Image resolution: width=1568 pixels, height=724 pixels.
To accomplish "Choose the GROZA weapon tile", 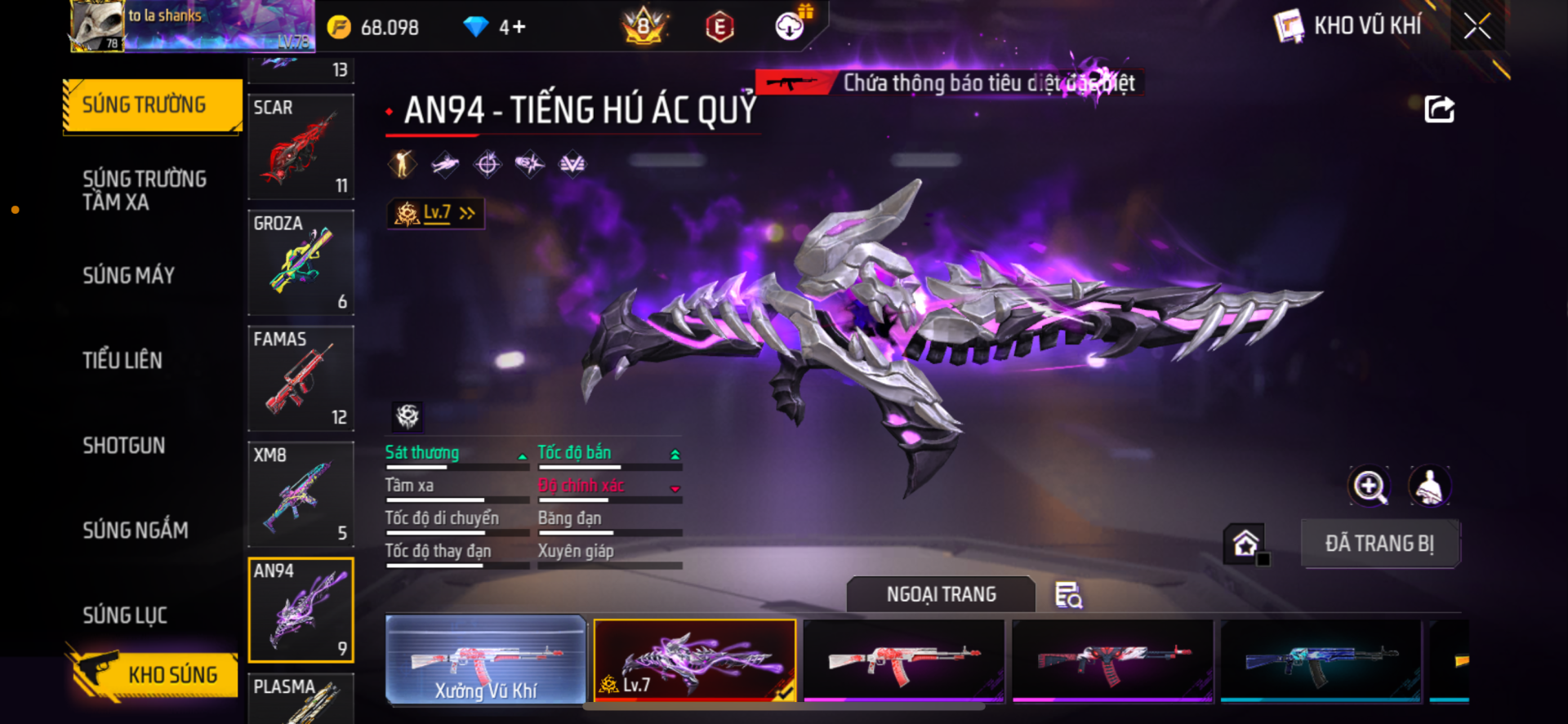I will pyautogui.click(x=301, y=263).
